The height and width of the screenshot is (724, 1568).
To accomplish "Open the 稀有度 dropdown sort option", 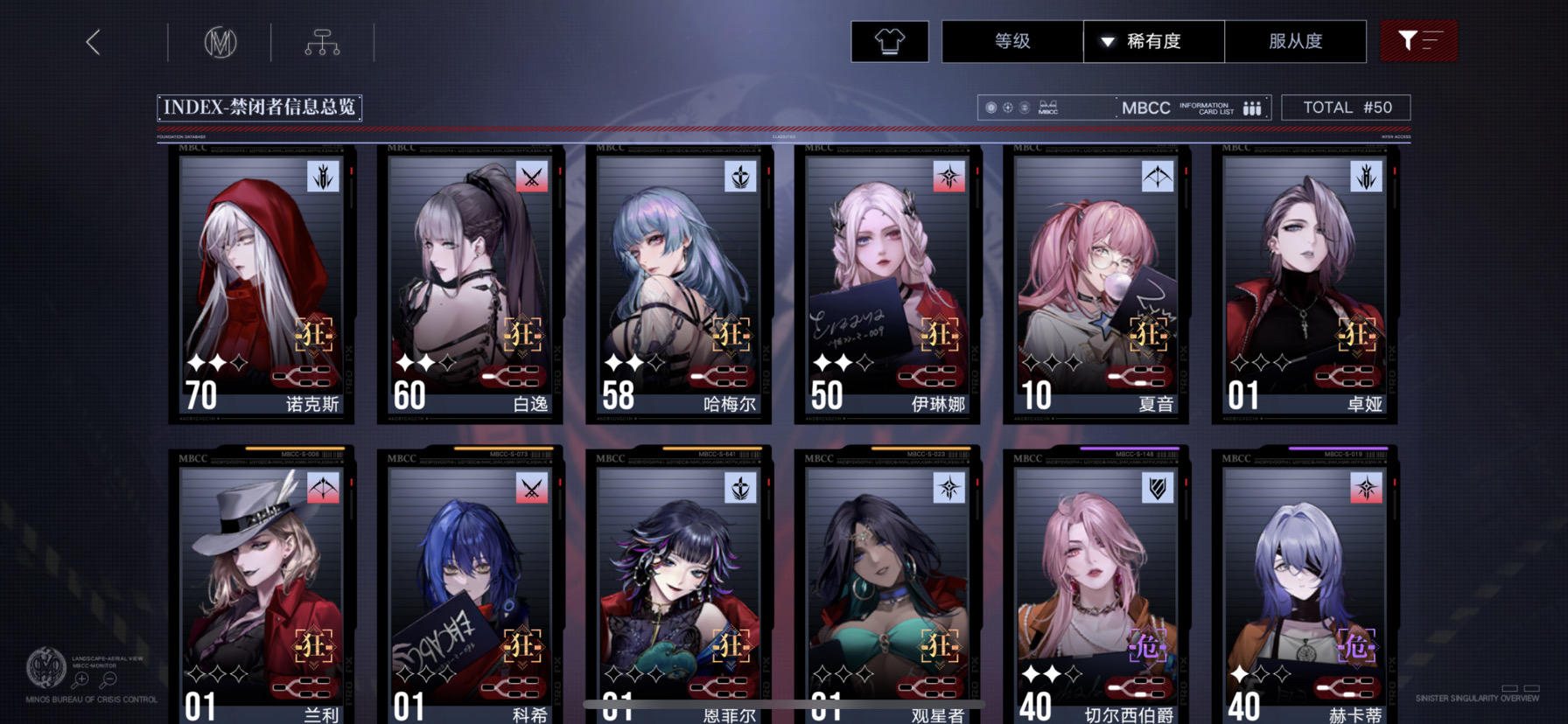I will 1152,40.
